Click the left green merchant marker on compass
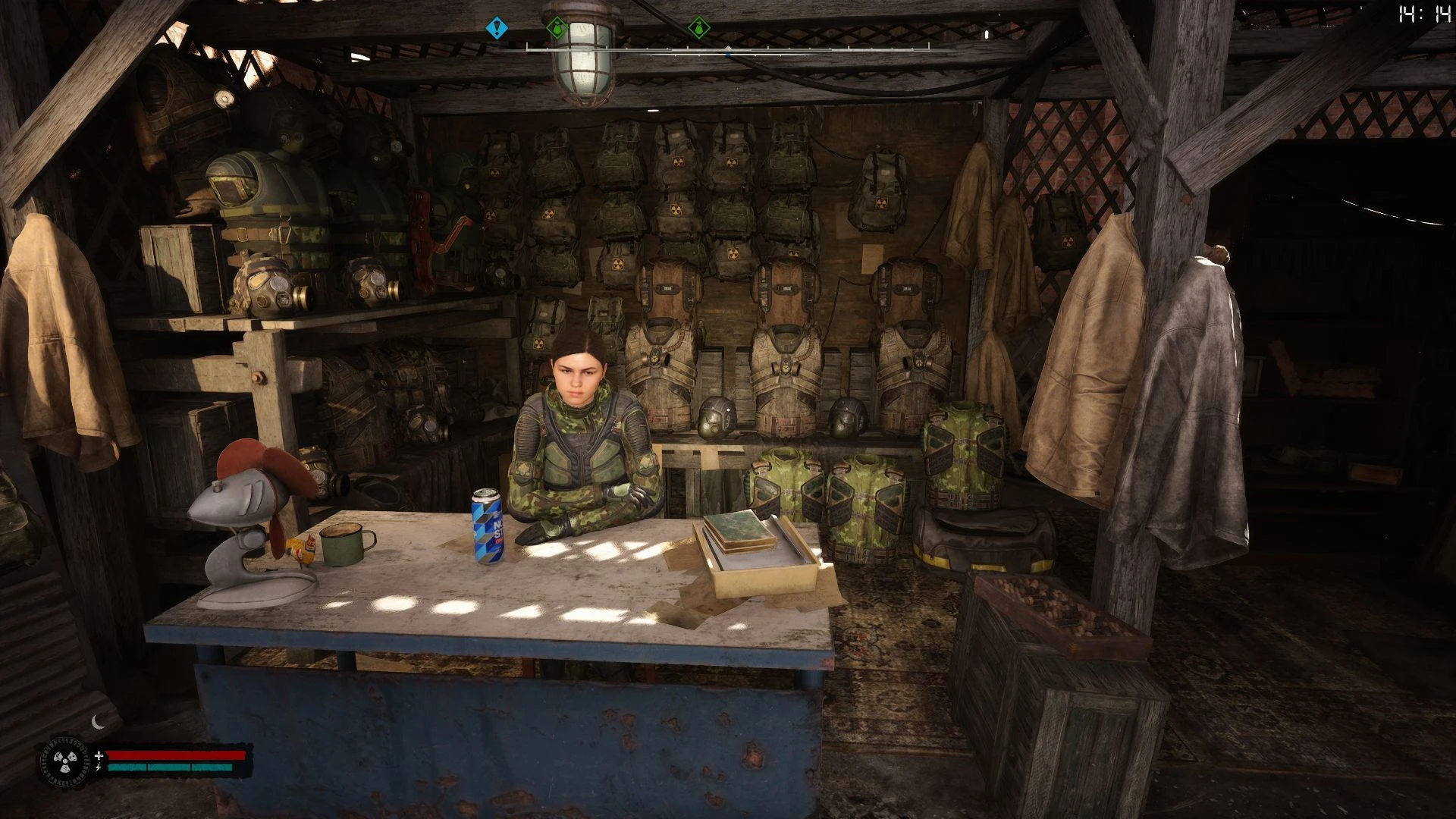The image size is (1456, 819). click(x=557, y=27)
